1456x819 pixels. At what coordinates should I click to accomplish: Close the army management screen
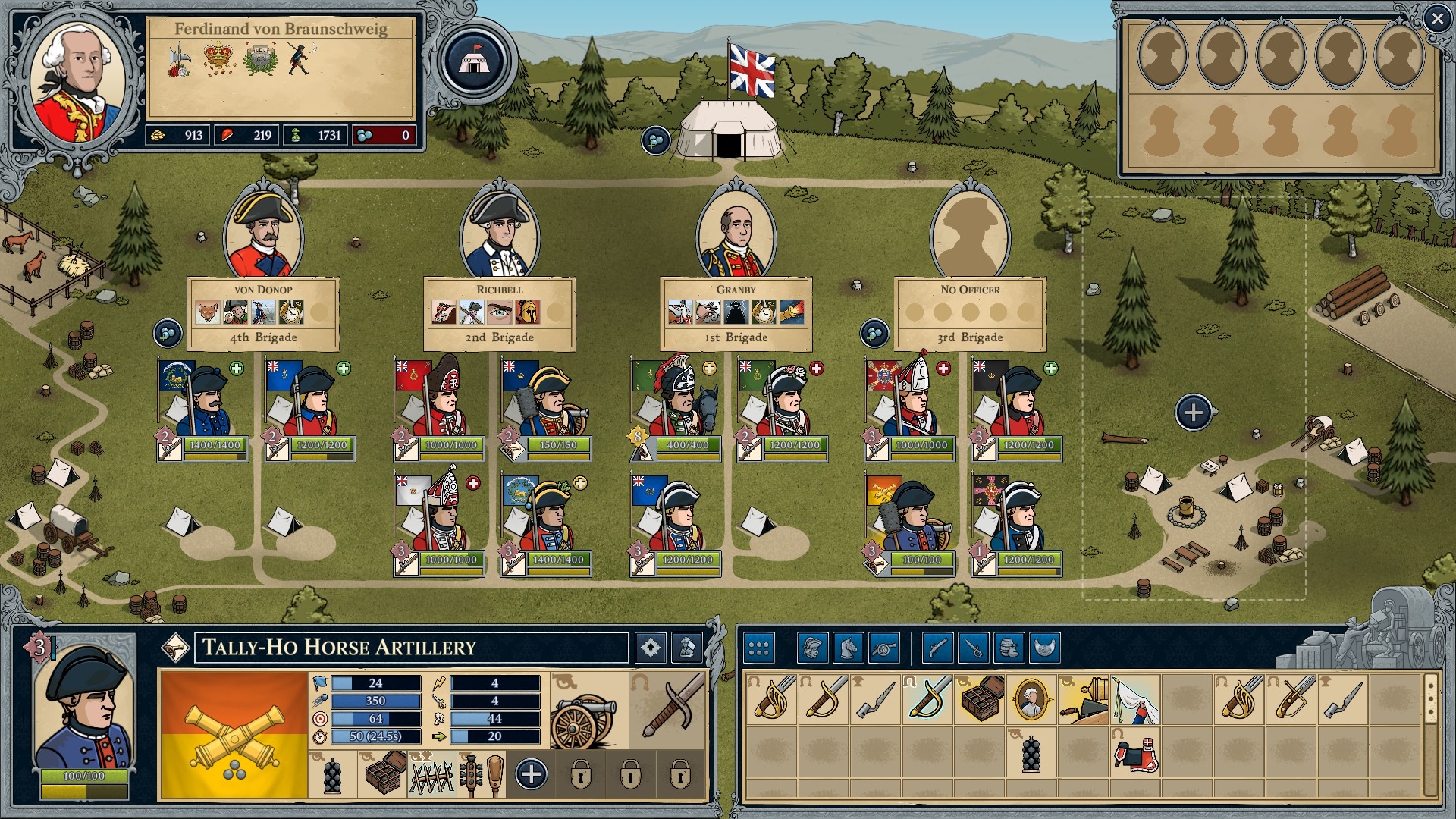(1436, 19)
